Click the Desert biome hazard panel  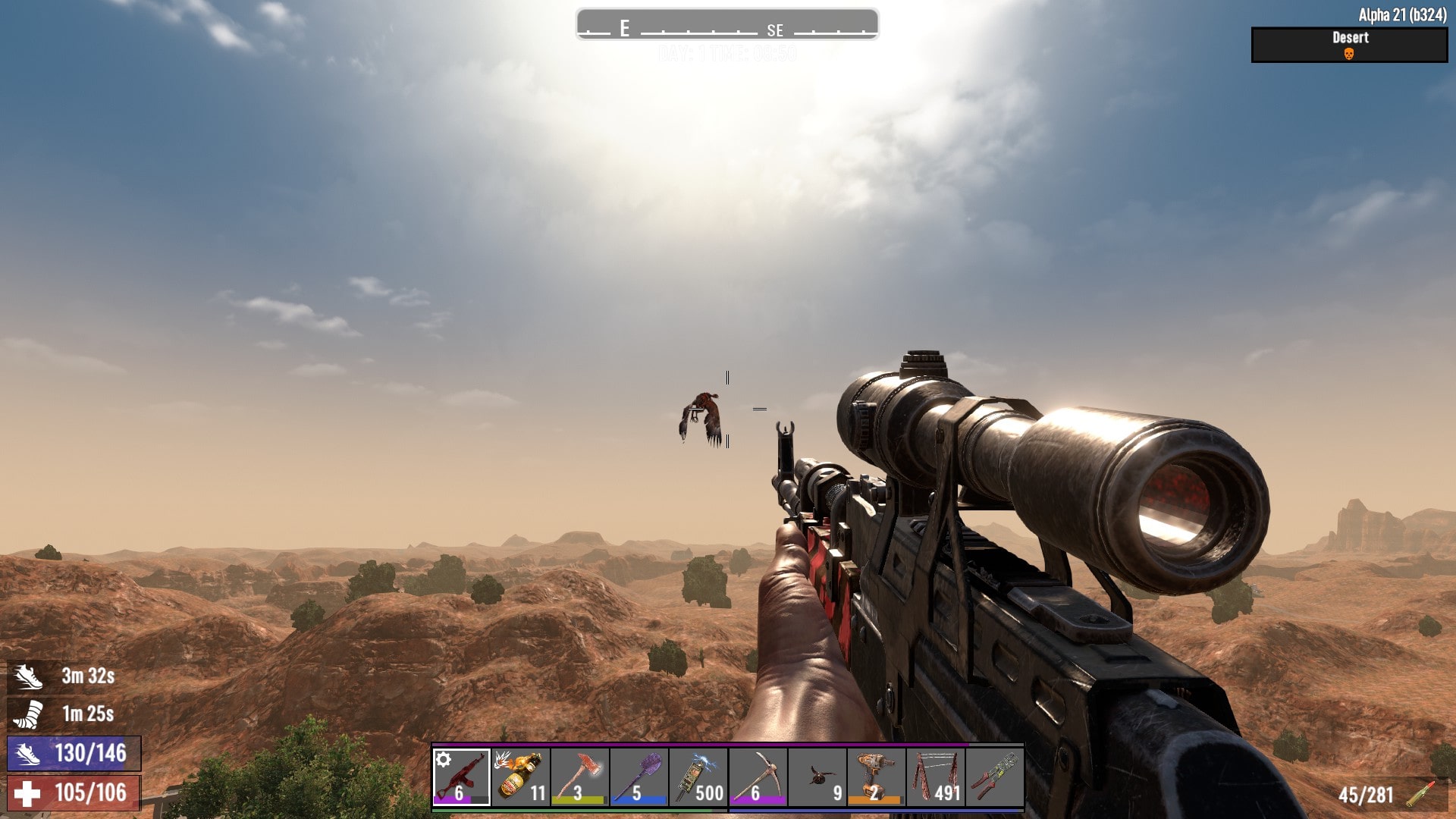coord(1349,45)
